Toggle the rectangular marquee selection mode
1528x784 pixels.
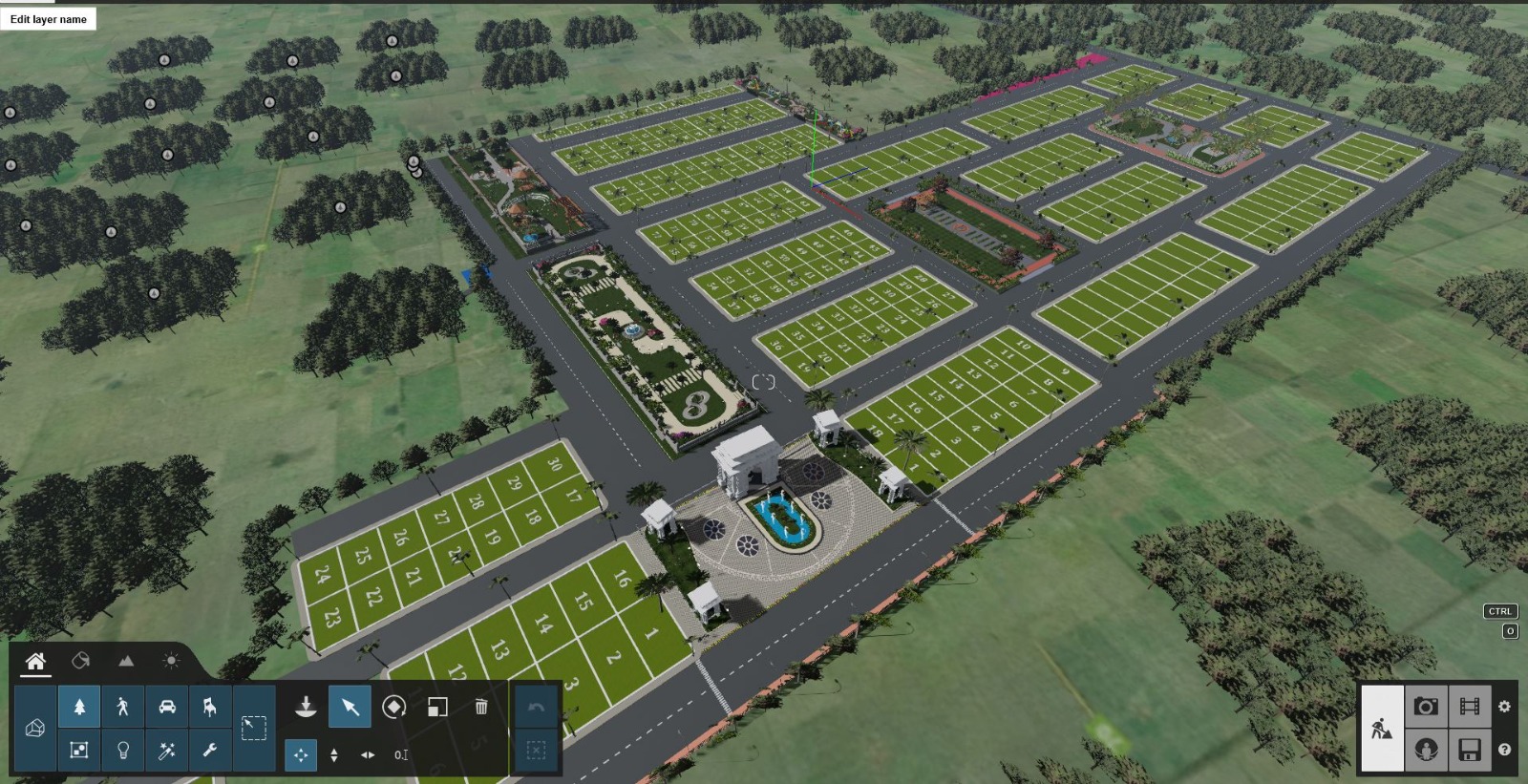point(253,728)
